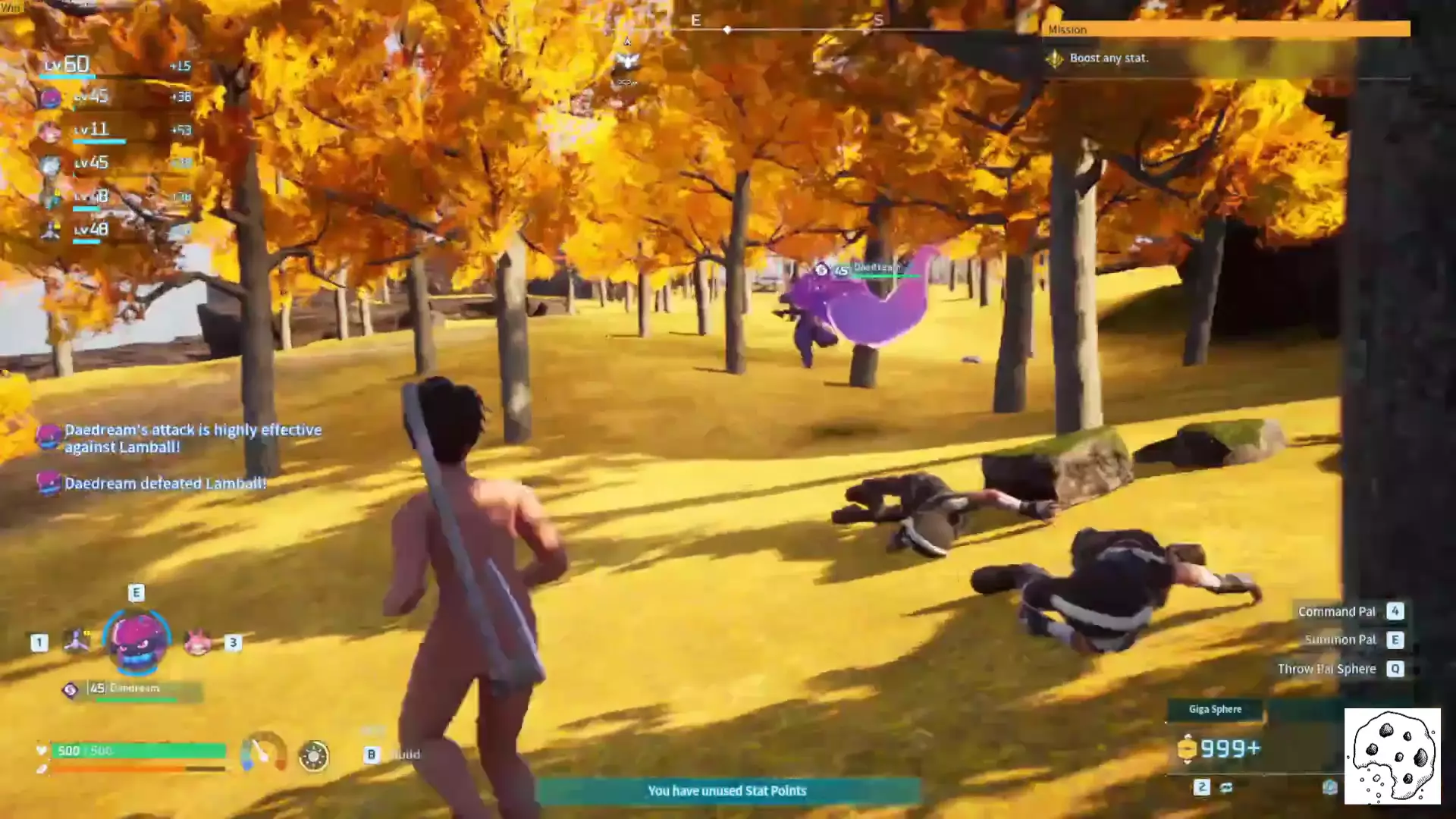Select the active Daedream pal portrait
The image size is (1456, 819).
(137, 641)
